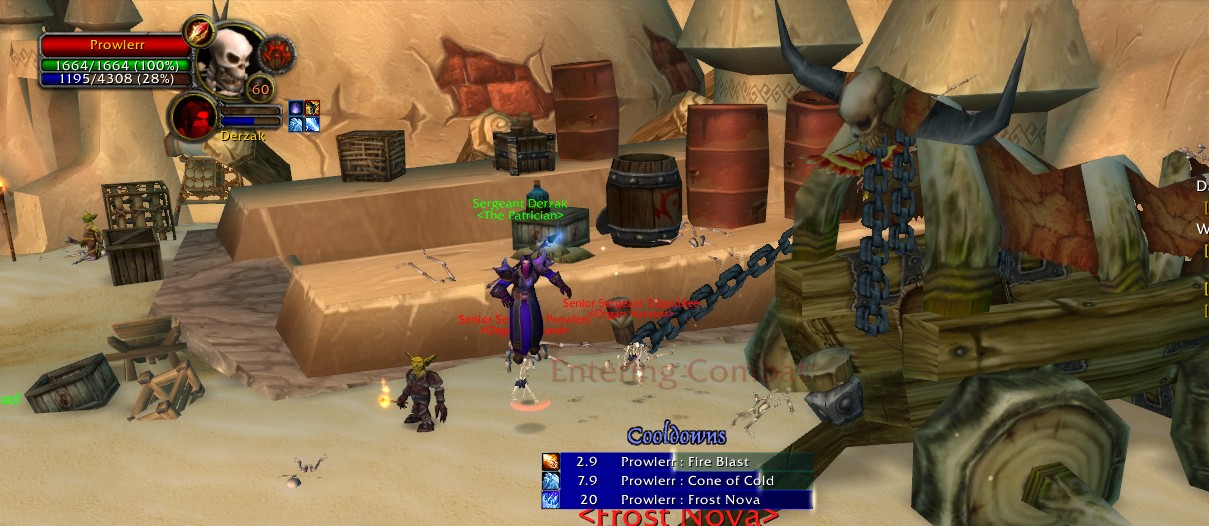Screen dimensions: 1209x526
Task: Select the Prowlerr name bar
Action: 116,45
